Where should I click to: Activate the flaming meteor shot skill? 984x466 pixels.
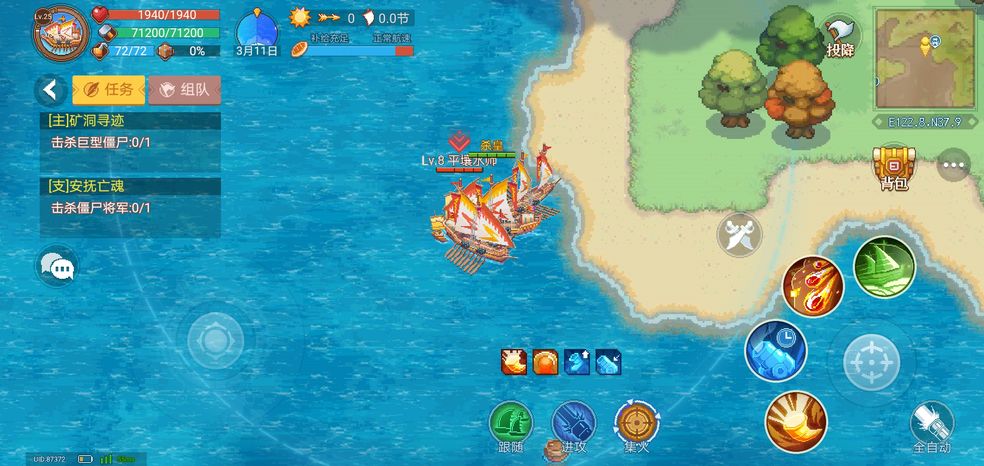click(812, 286)
